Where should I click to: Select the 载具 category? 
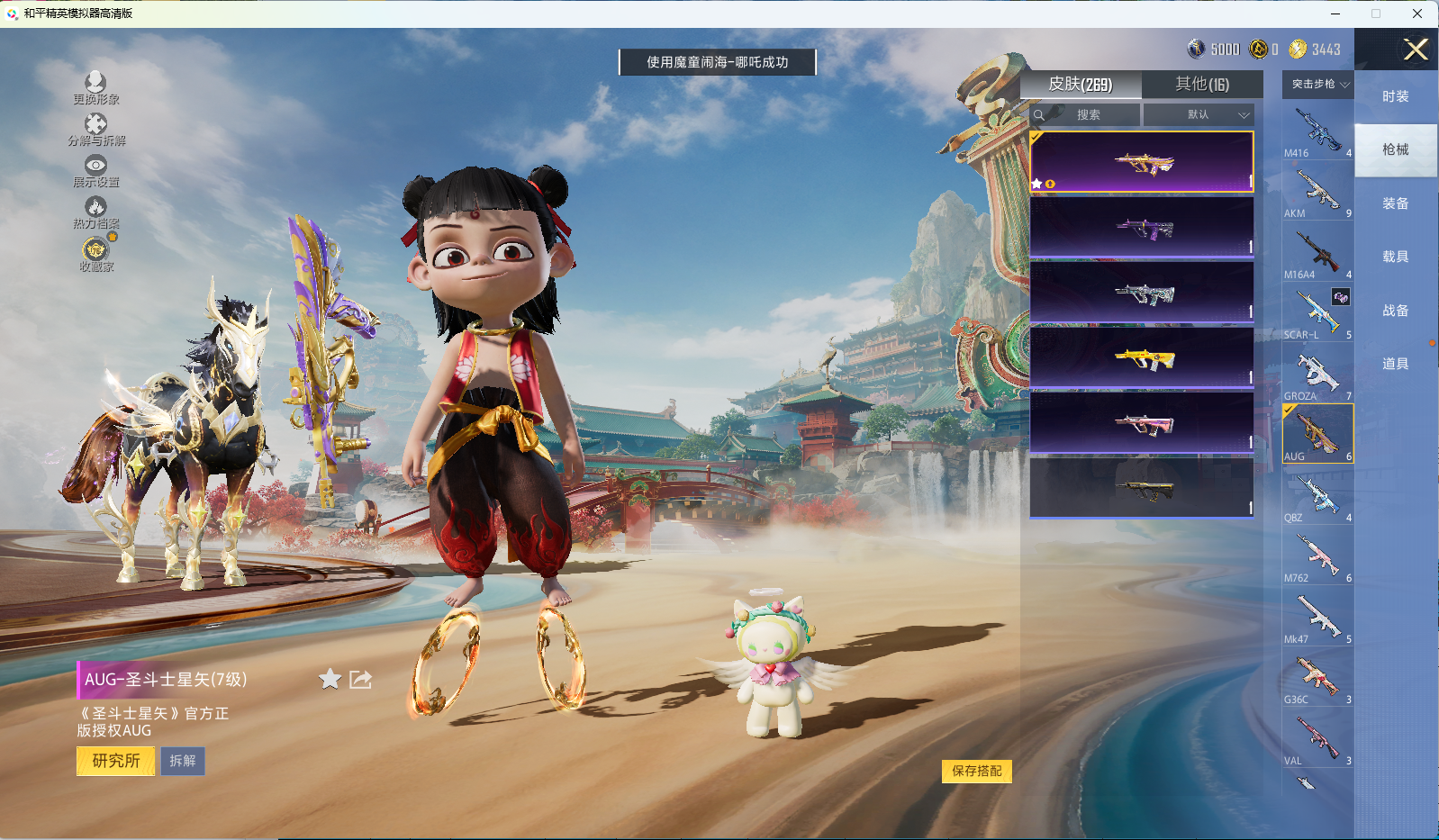click(1395, 257)
